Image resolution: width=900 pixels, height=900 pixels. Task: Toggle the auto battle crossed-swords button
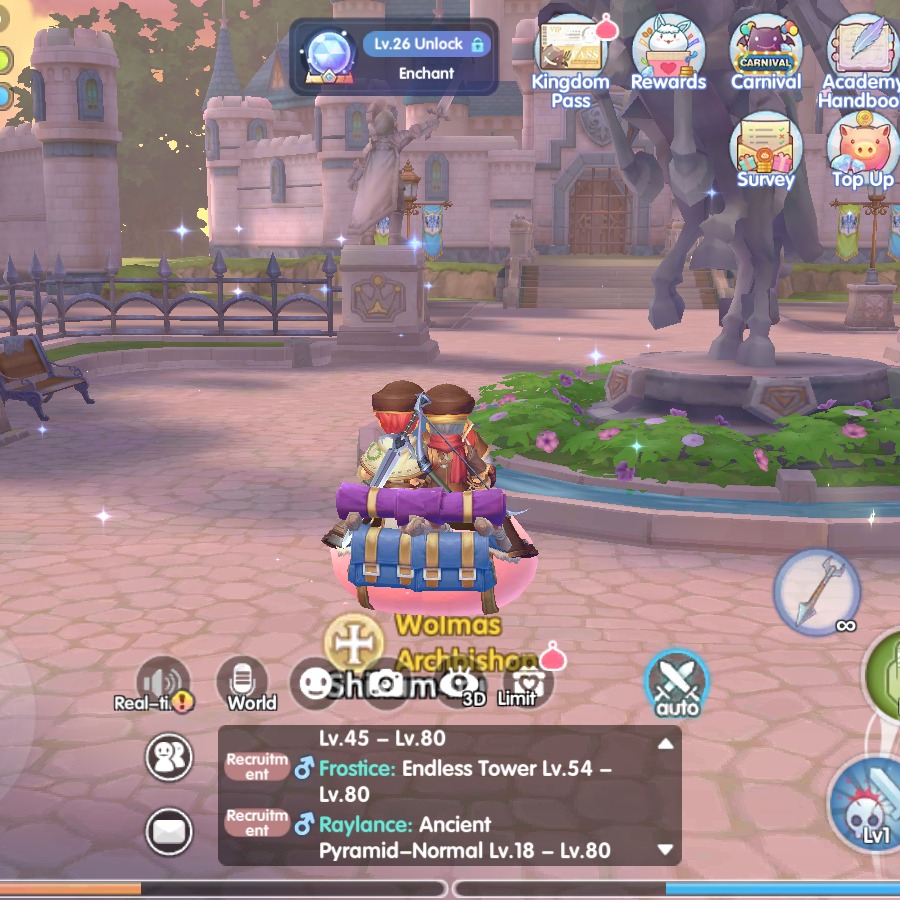[x=677, y=683]
